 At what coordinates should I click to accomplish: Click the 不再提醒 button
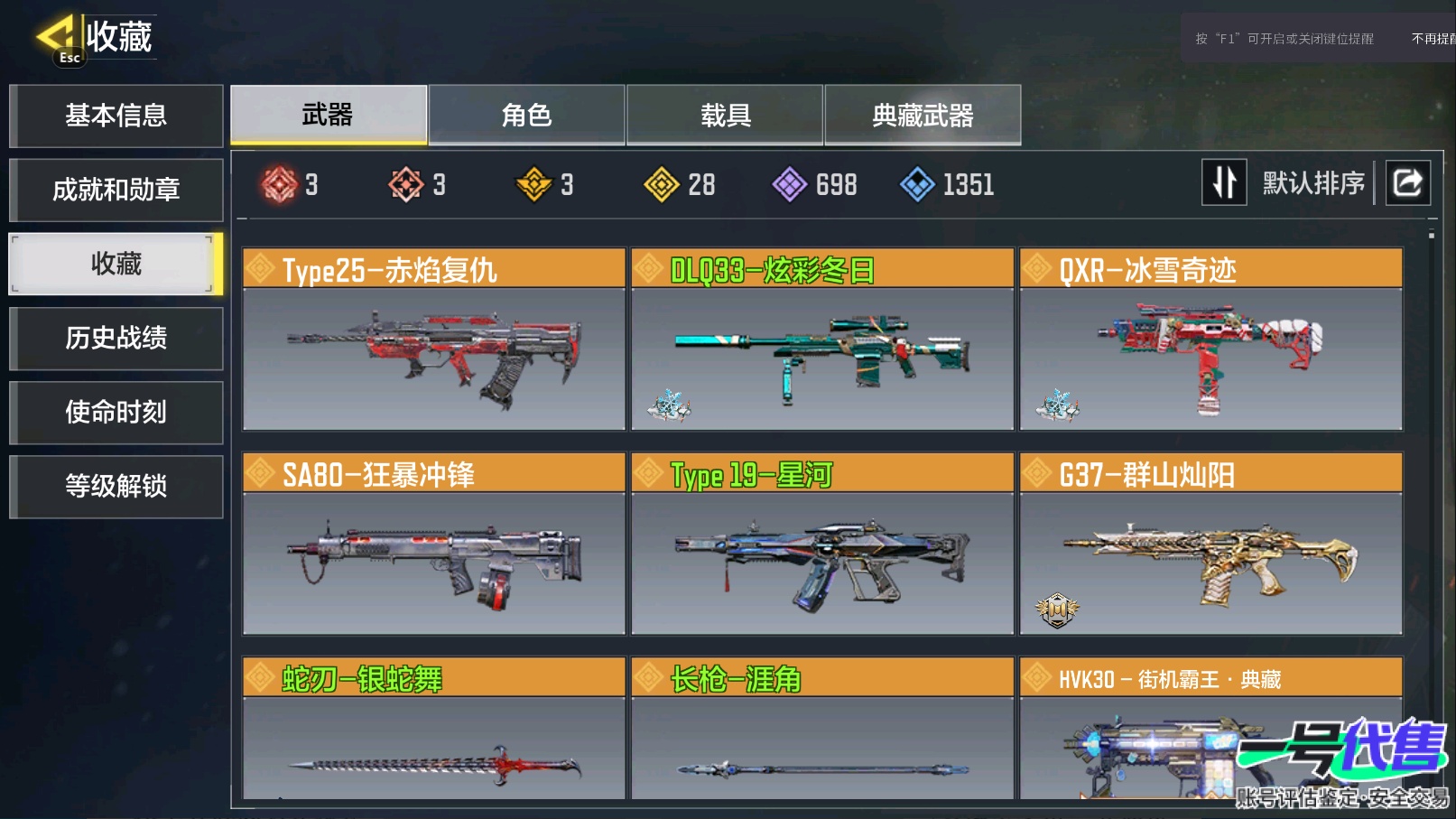(x=1434, y=38)
